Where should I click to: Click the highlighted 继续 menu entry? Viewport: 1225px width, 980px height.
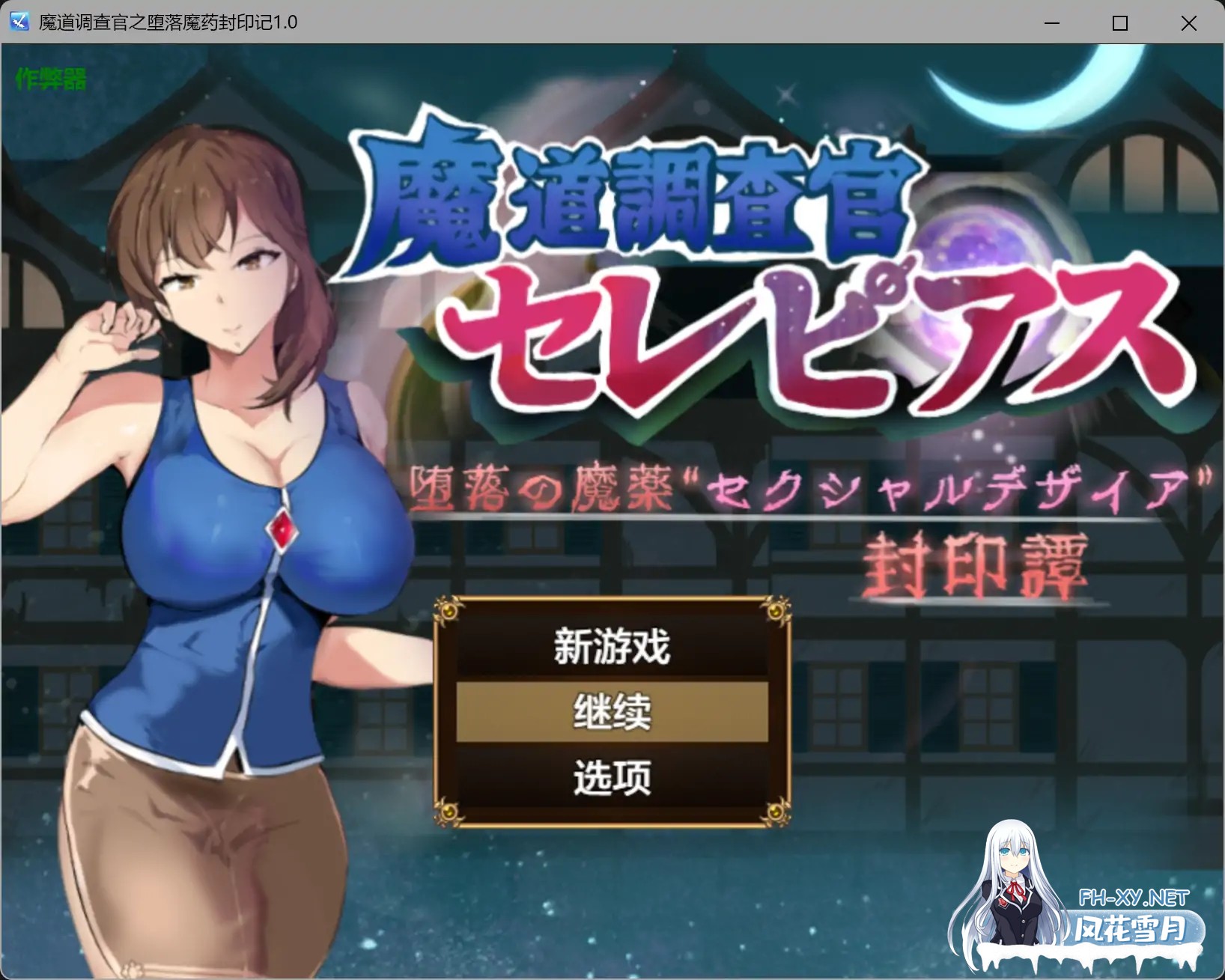click(x=611, y=713)
